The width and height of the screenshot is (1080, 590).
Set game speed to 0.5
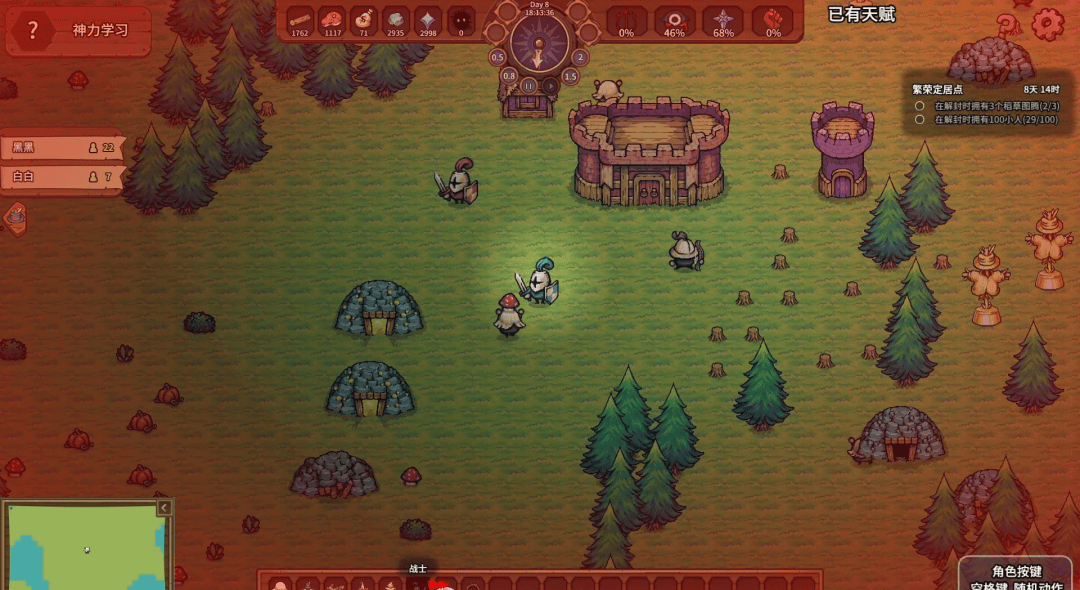tap(497, 57)
